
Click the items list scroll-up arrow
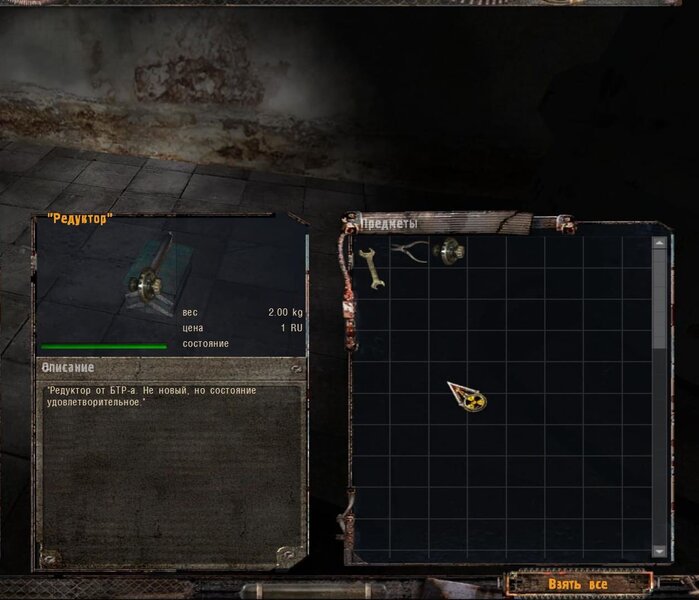658,242
